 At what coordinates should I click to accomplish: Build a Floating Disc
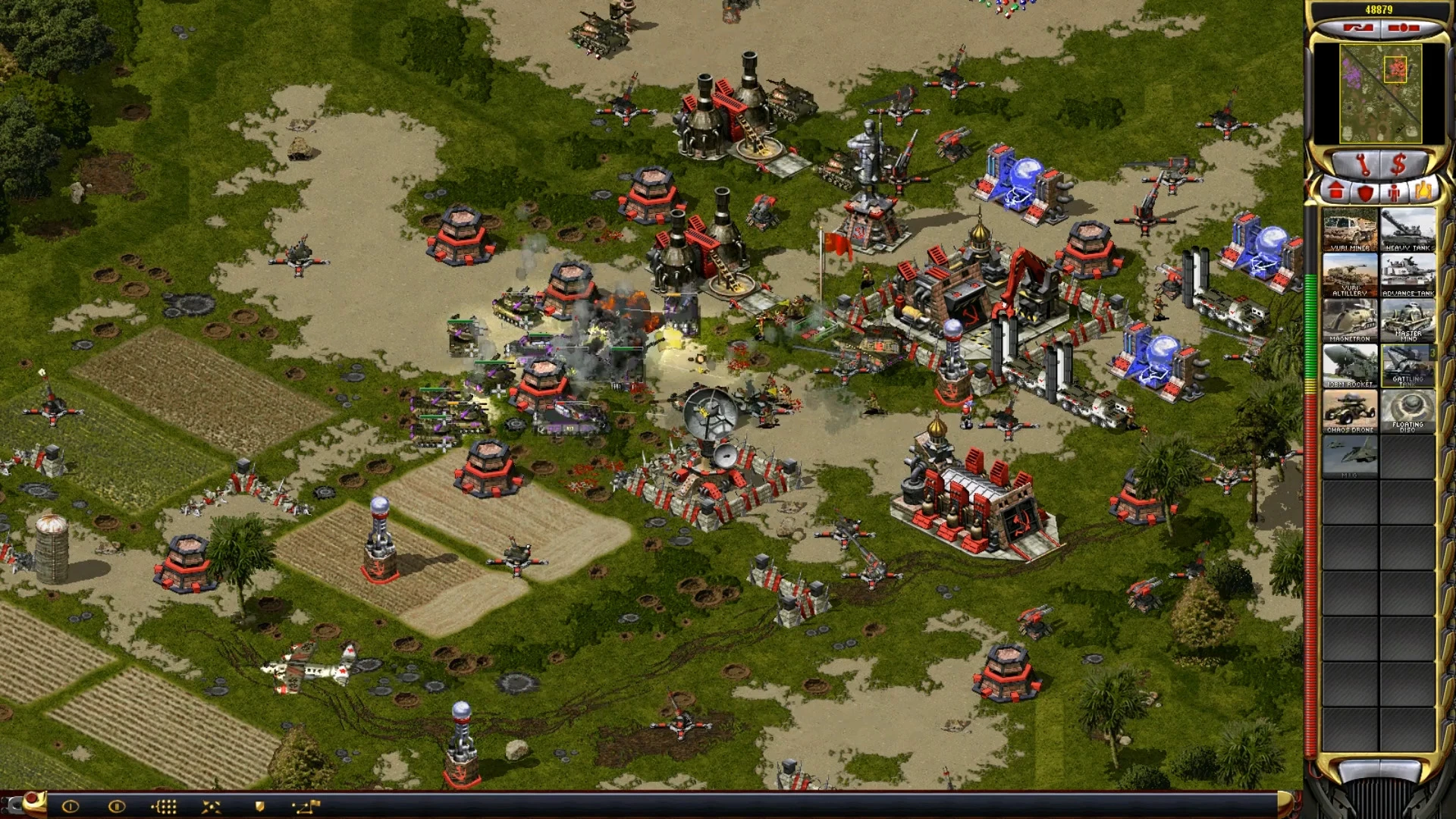click(1408, 411)
